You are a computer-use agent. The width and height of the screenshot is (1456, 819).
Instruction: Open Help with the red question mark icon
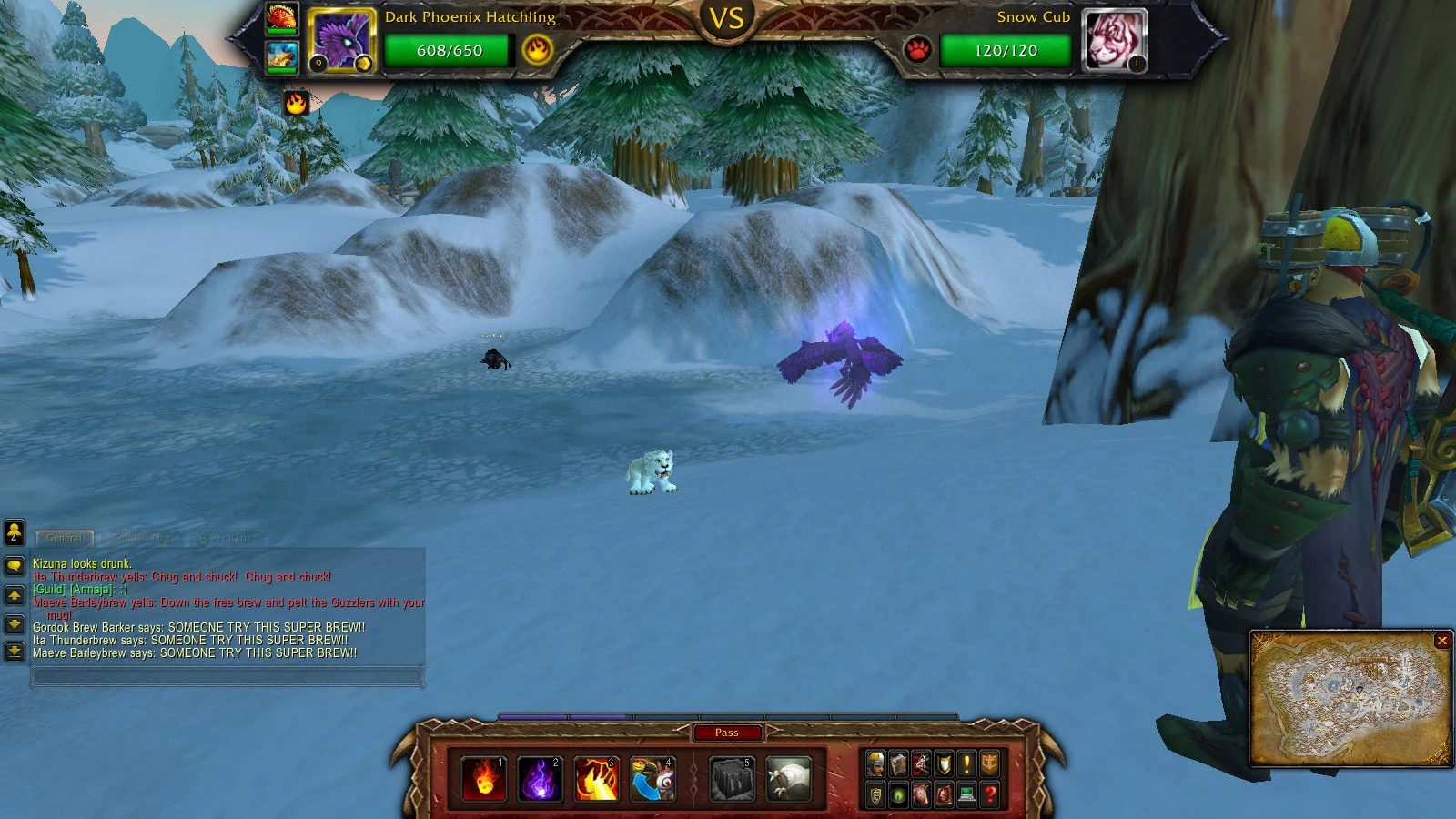click(989, 794)
